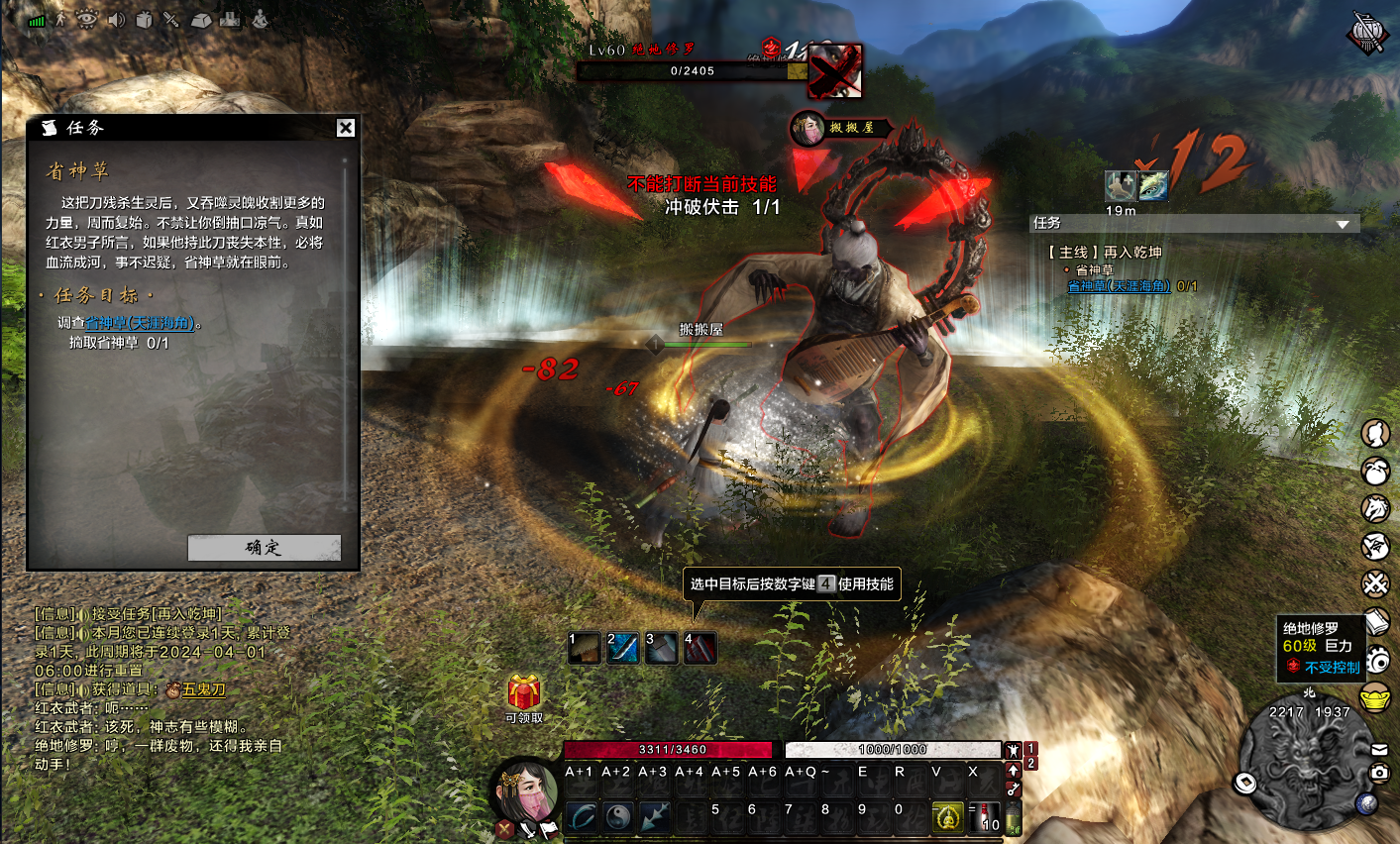Take a screenshot with the camera icon
Image resolution: width=1400 pixels, height=844 pixels.
[1379, 773]
